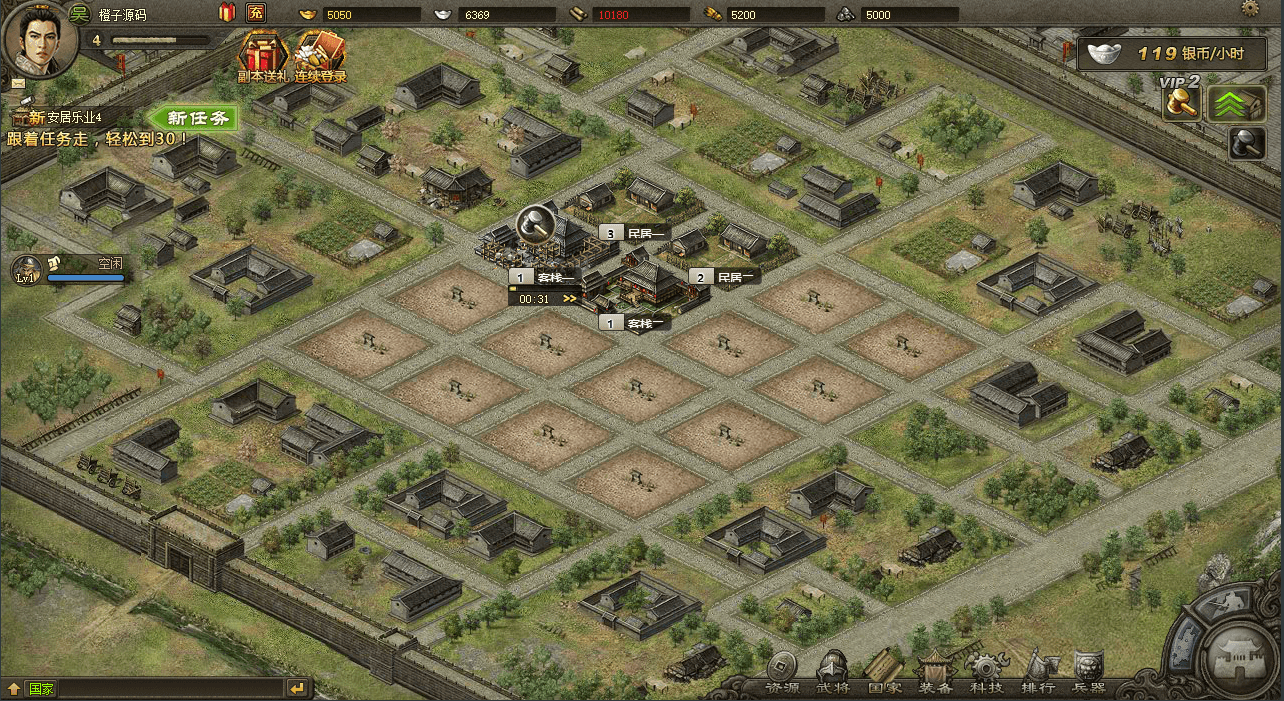
Task: Select the iron hammer build button
Action: coord(1247,143)
